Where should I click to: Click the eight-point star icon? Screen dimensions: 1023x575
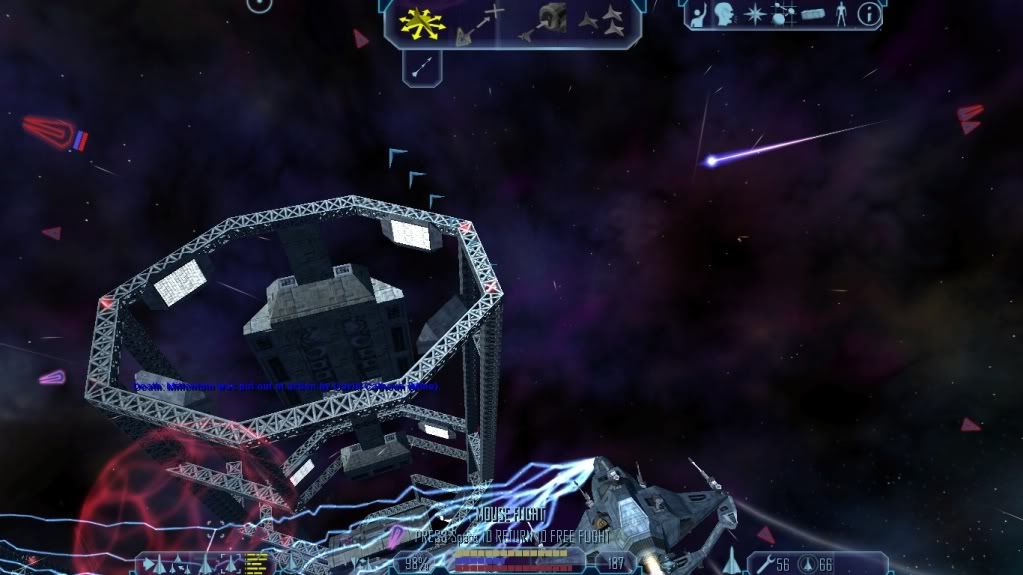(753, 15)
